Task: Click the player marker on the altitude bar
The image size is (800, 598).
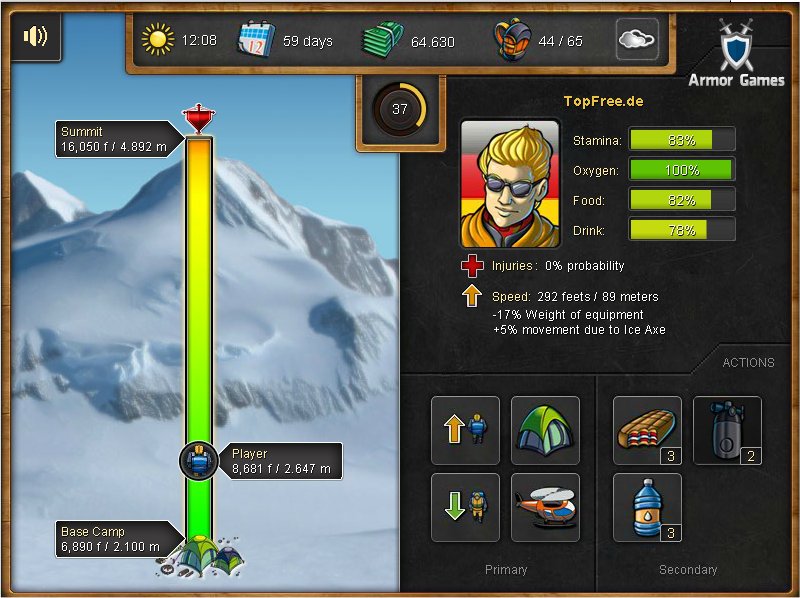Action: tap(200, 461)
